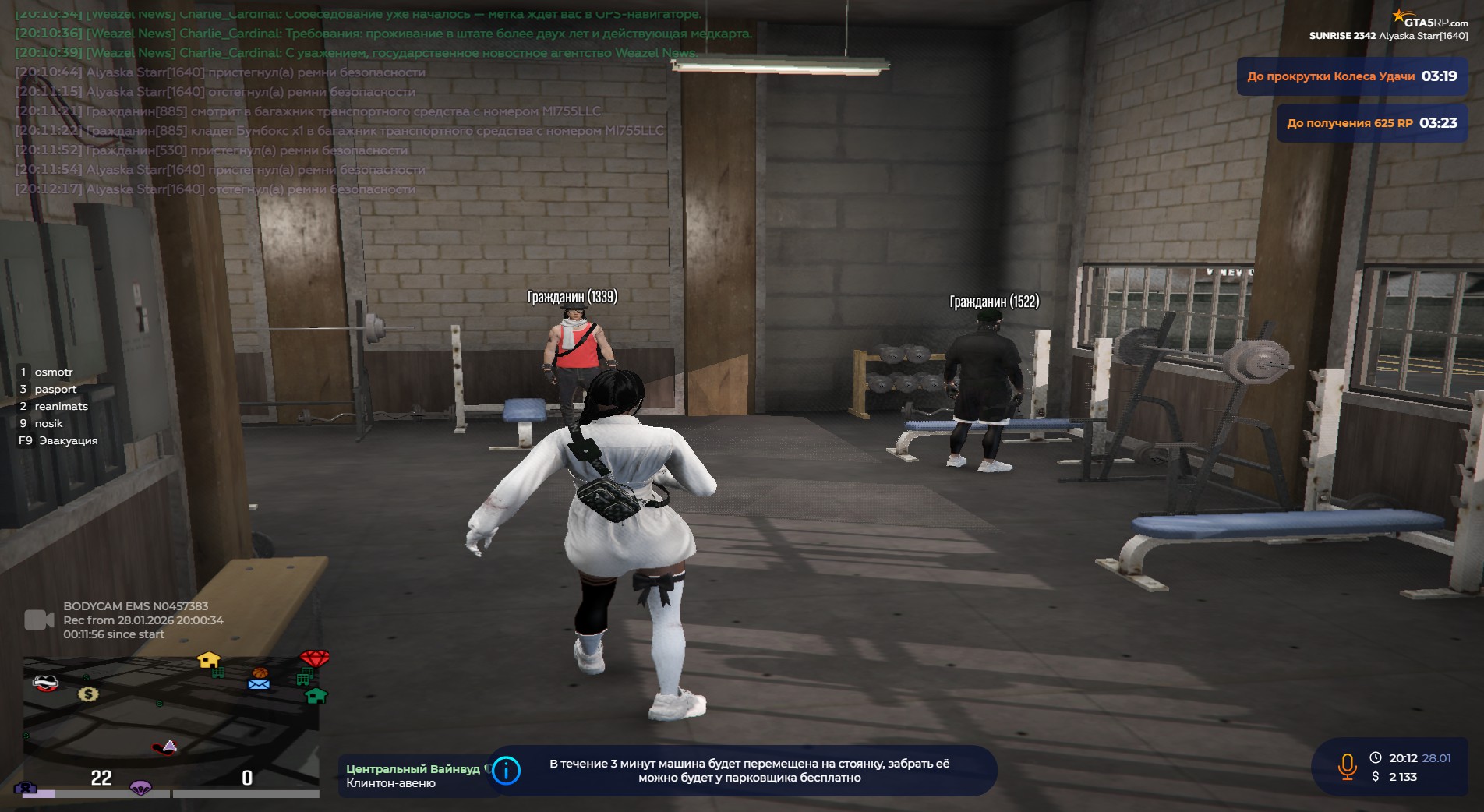
Task: Click the green house marker on minimap
Action: [x=316, y=695]
